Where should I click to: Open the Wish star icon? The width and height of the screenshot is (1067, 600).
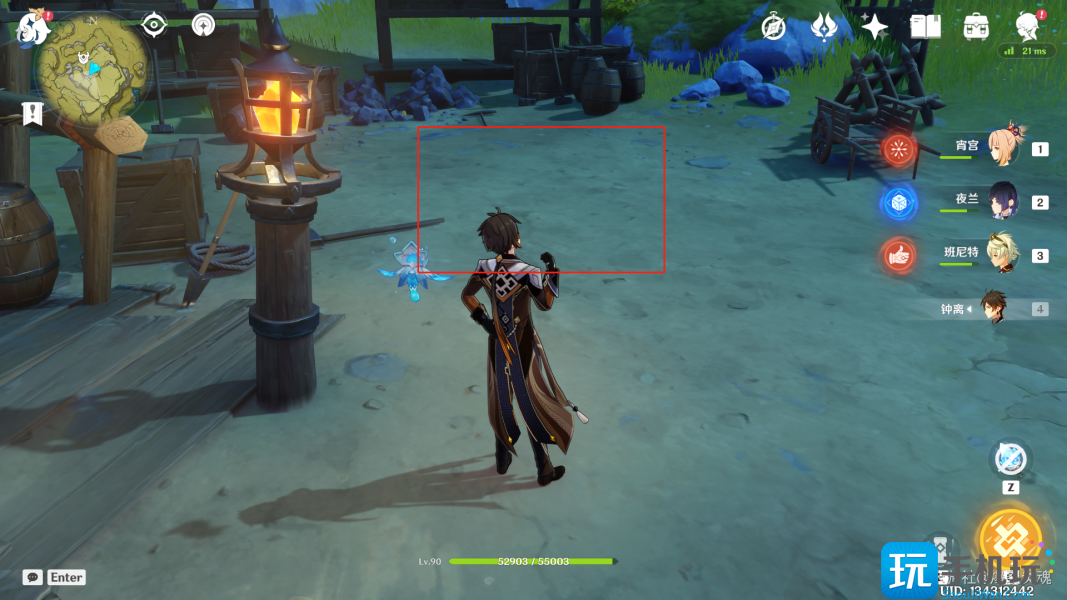tap(875, 27)
